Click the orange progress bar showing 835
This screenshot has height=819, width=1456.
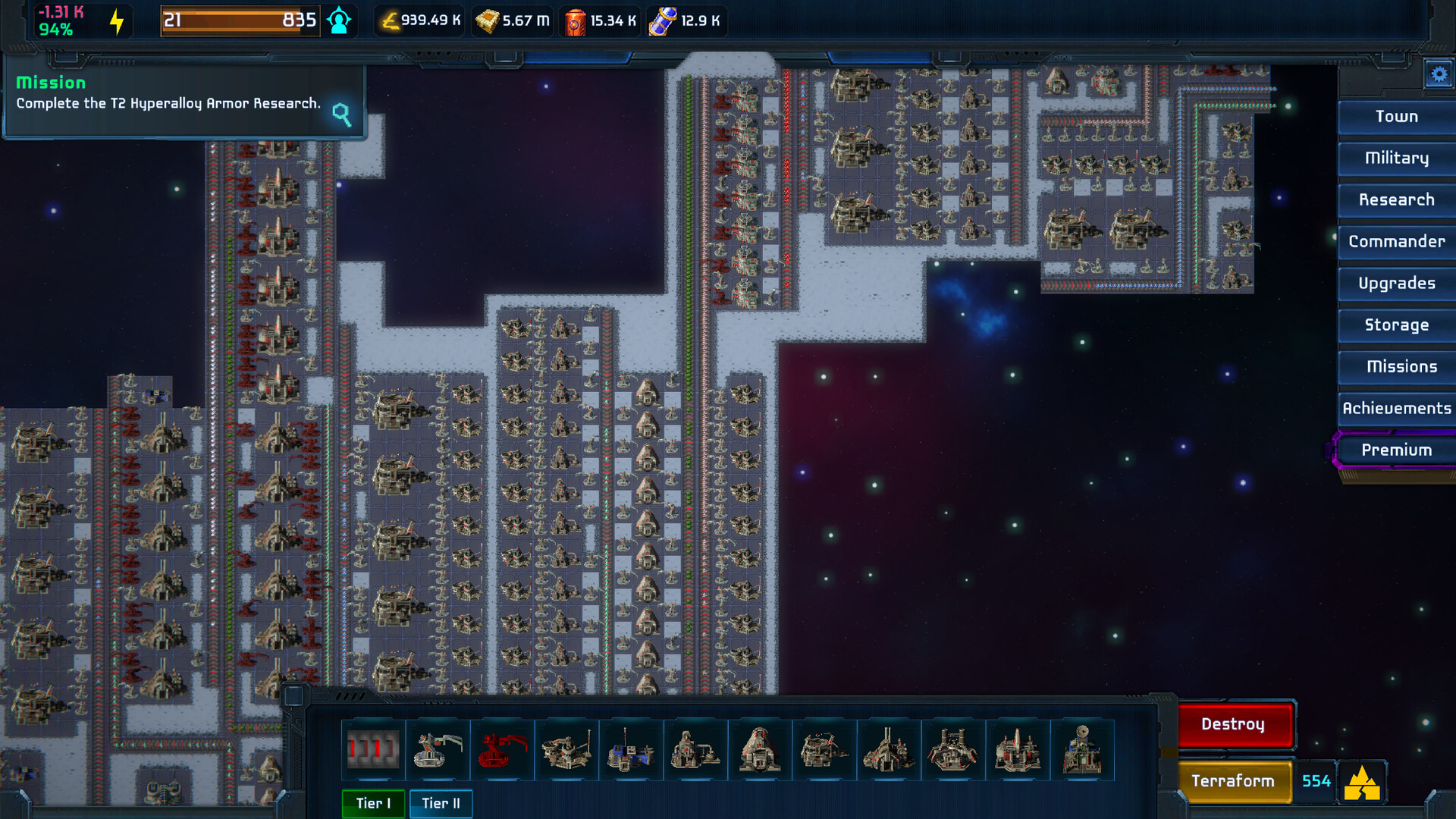click(x=239, y=20)
